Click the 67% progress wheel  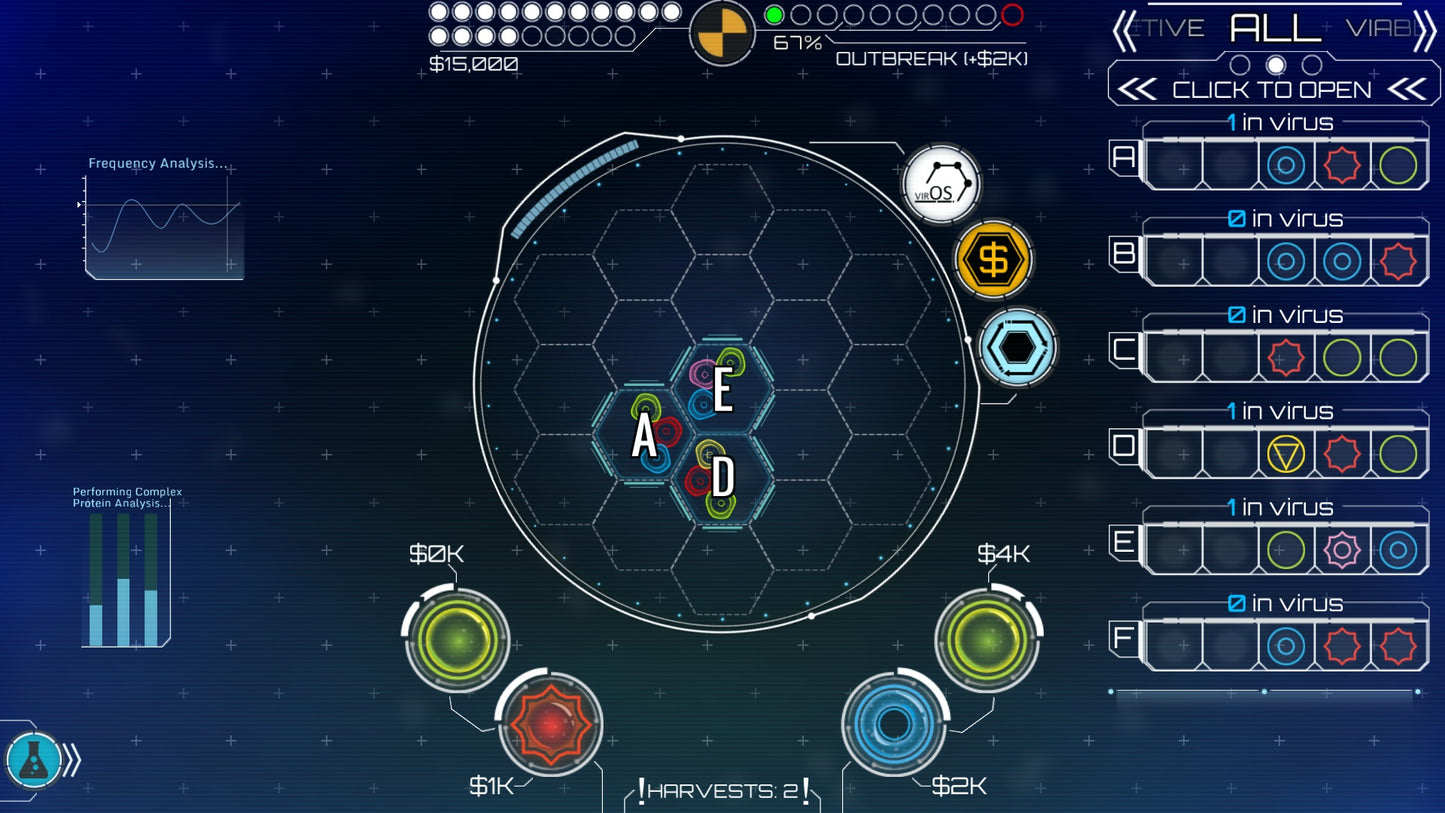click(x=723, y=33)
